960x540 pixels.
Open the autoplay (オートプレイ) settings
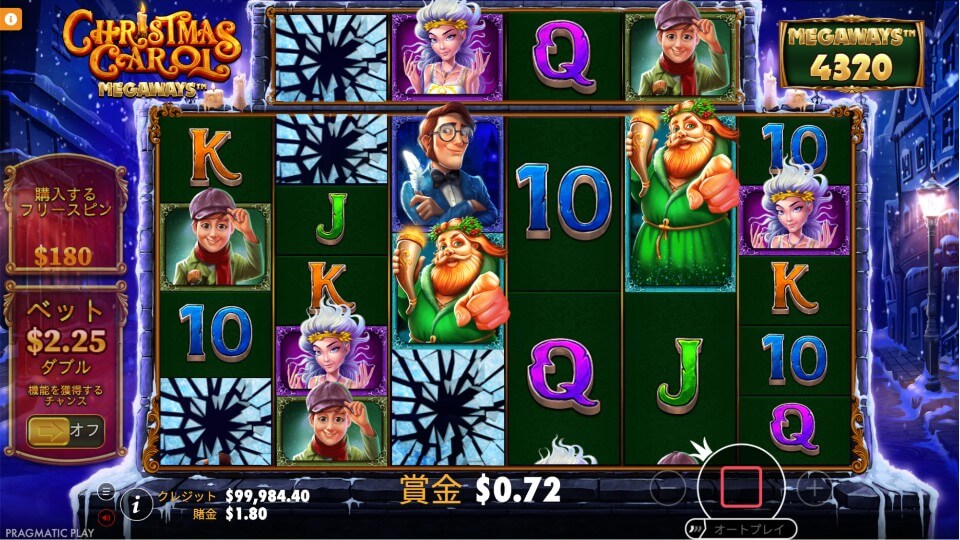click(741, 529)
